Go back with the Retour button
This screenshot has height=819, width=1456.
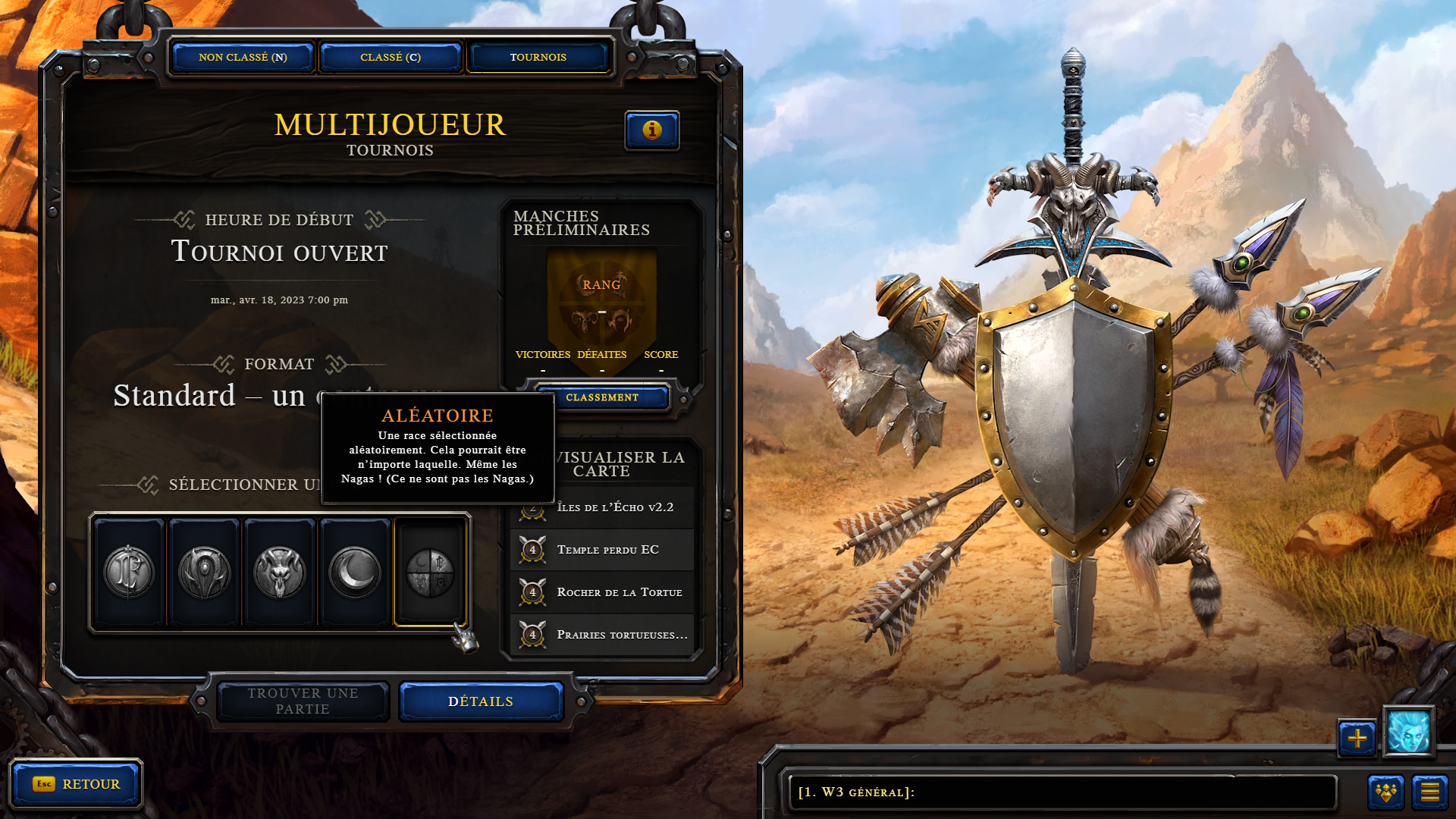[x=76, y=784]
